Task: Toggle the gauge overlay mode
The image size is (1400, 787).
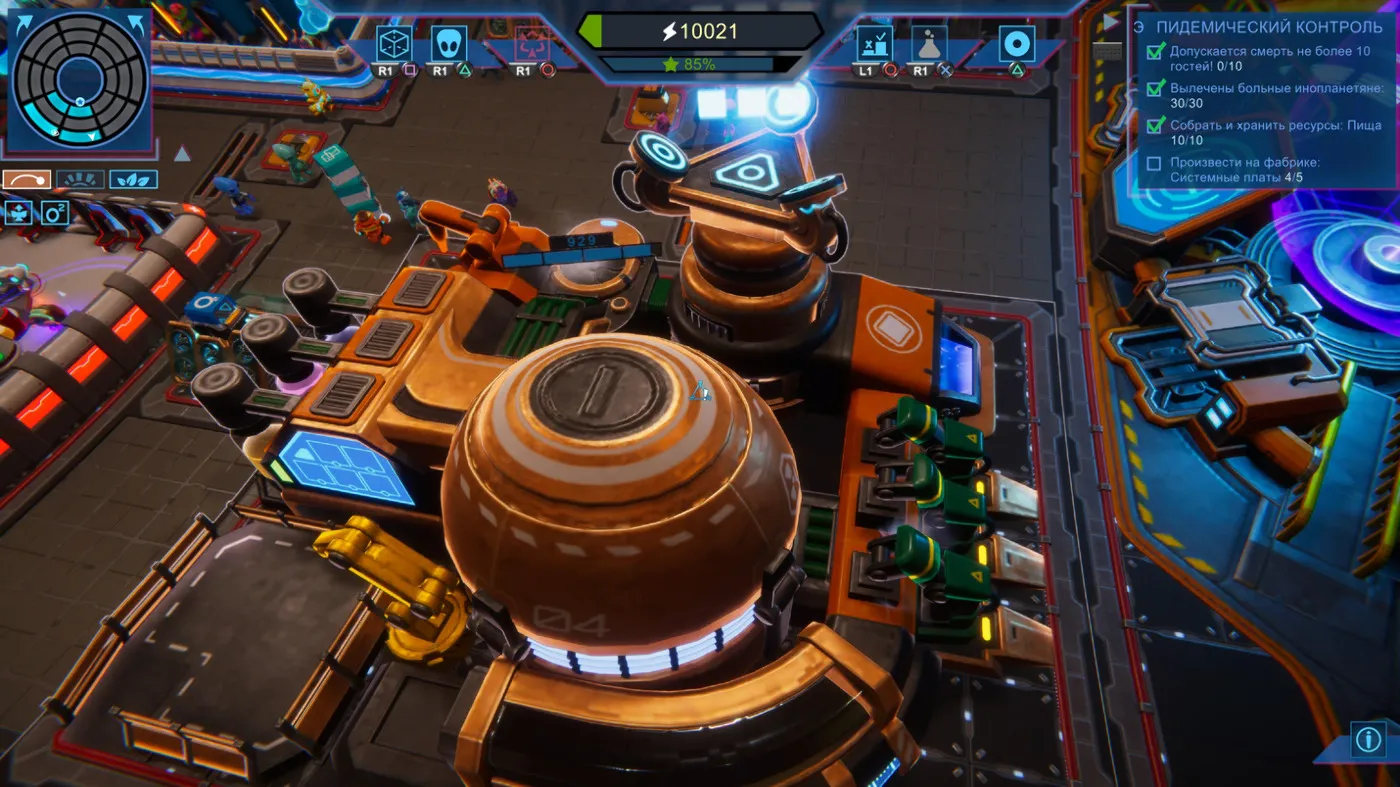Action: point(81,180)
